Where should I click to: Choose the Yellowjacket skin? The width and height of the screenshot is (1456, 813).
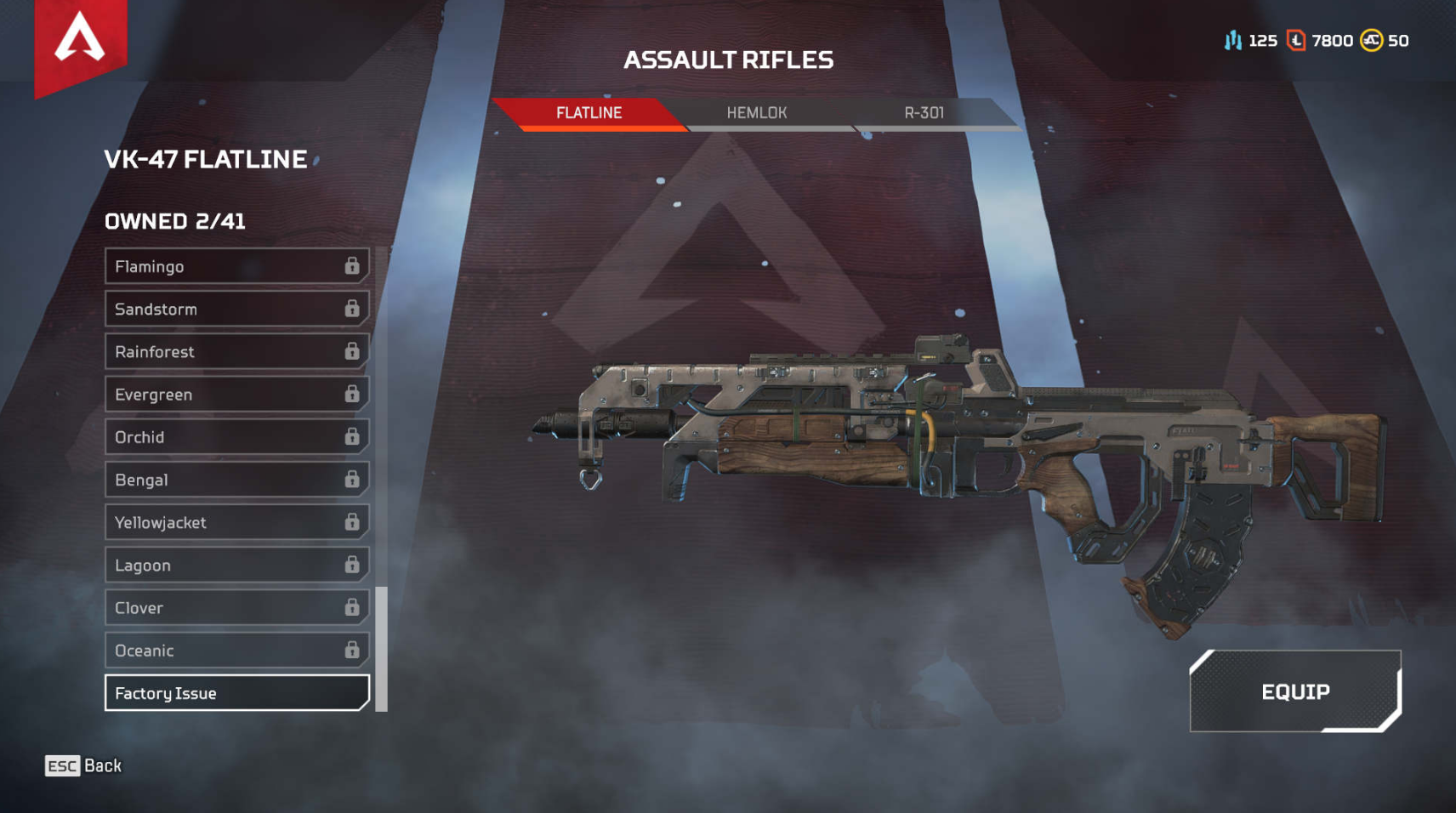[x=236, y=522]
